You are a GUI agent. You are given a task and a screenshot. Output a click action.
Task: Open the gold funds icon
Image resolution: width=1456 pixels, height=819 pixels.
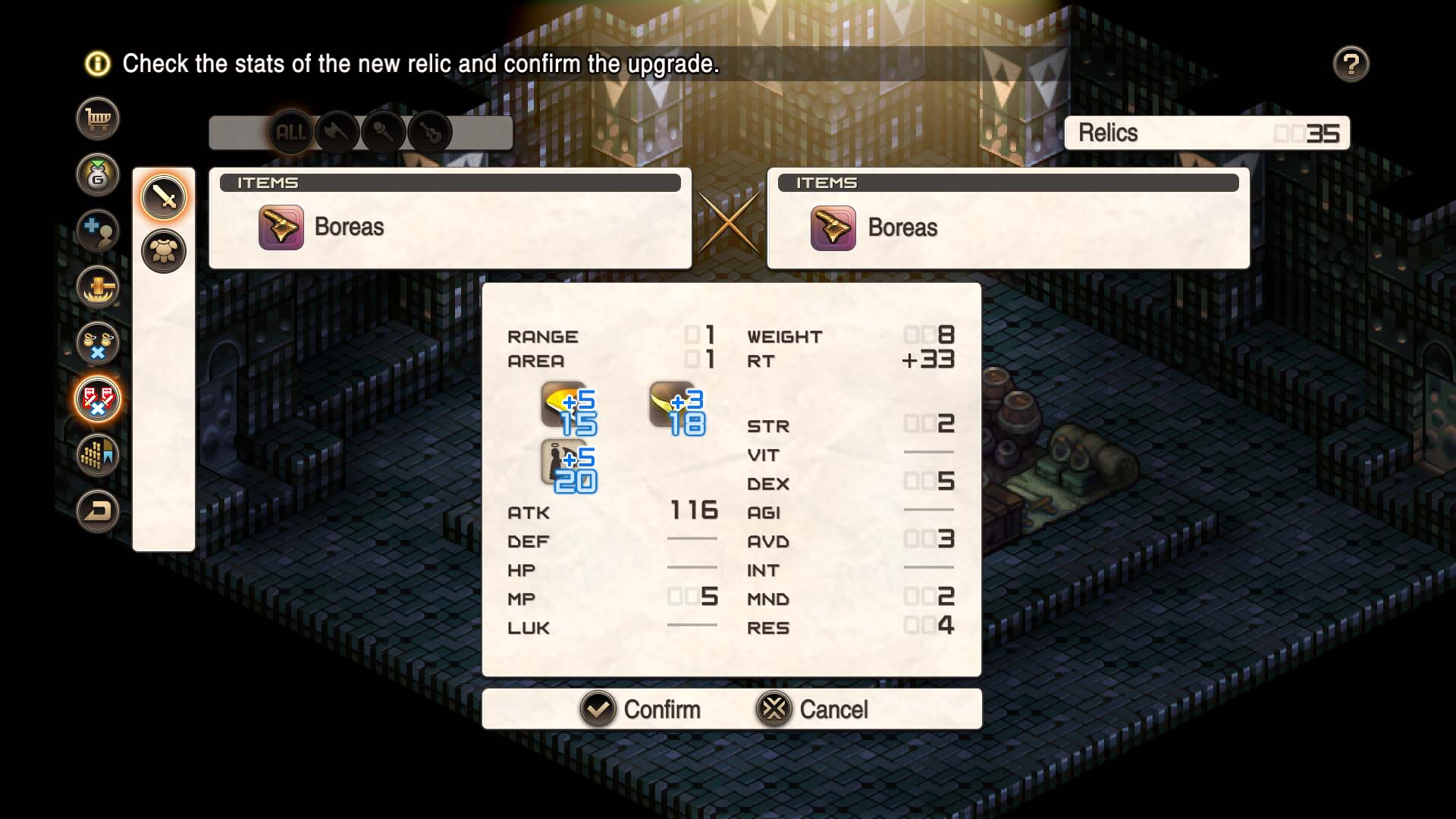pos(97,174)
